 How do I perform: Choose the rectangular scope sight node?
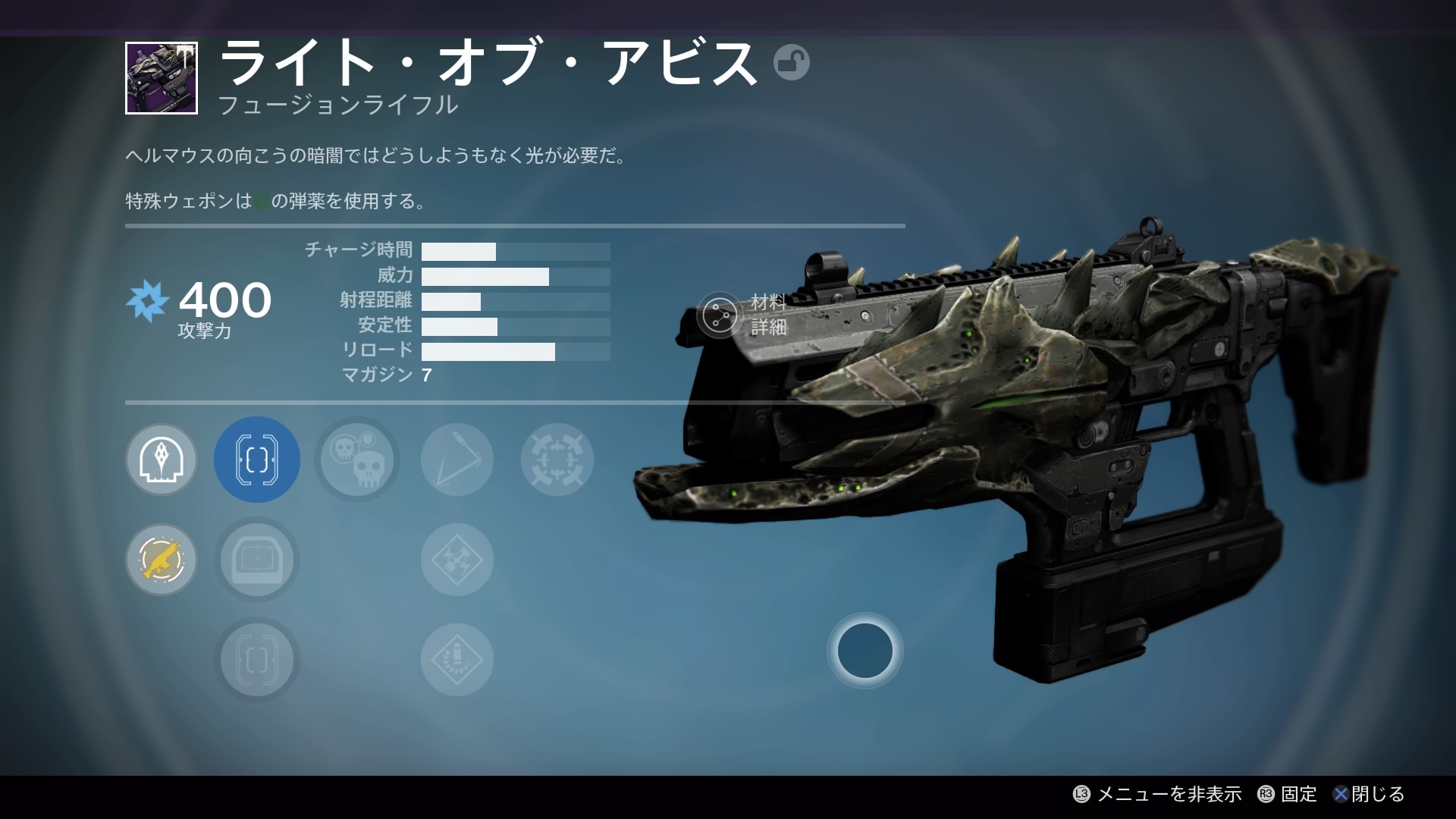click(x=257, y=560)
